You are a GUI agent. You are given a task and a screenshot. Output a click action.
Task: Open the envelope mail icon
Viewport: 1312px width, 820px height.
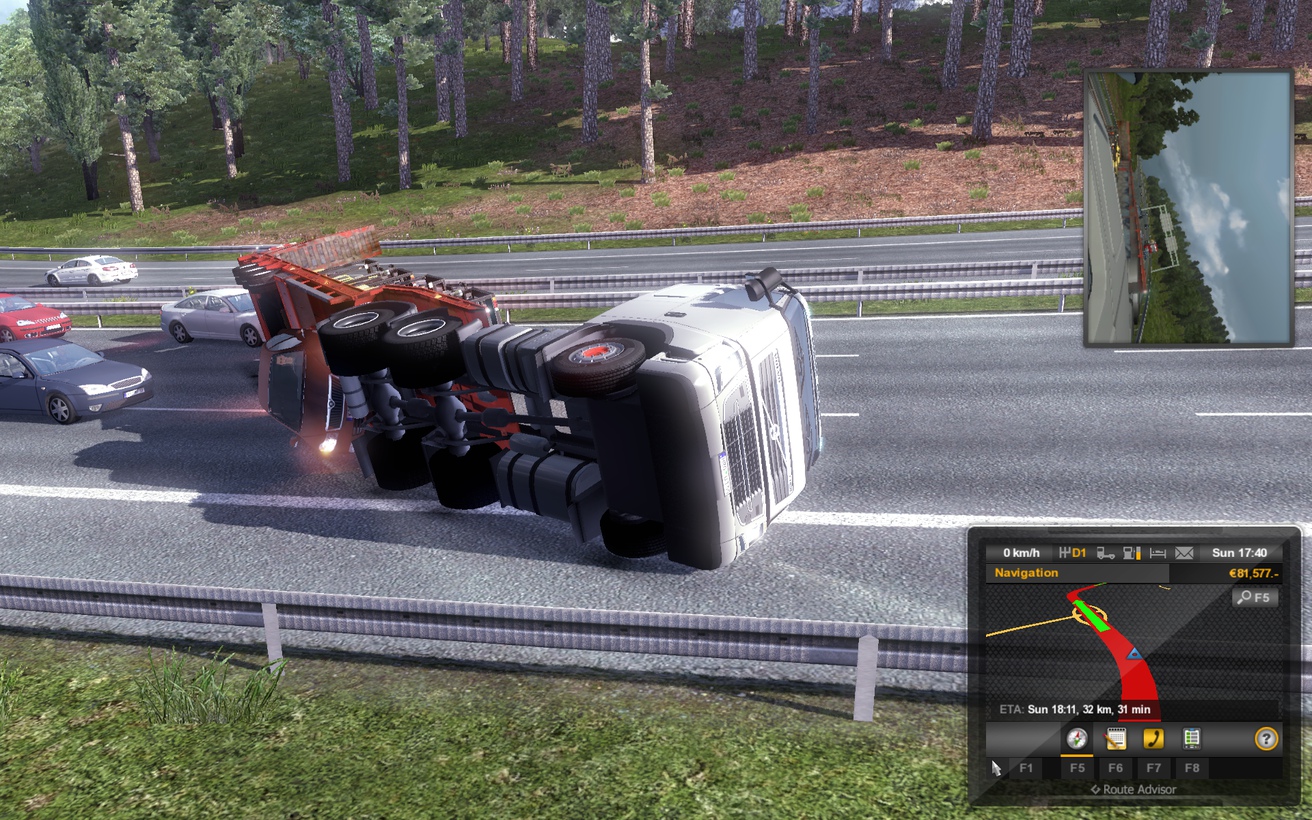point(1184,553)
